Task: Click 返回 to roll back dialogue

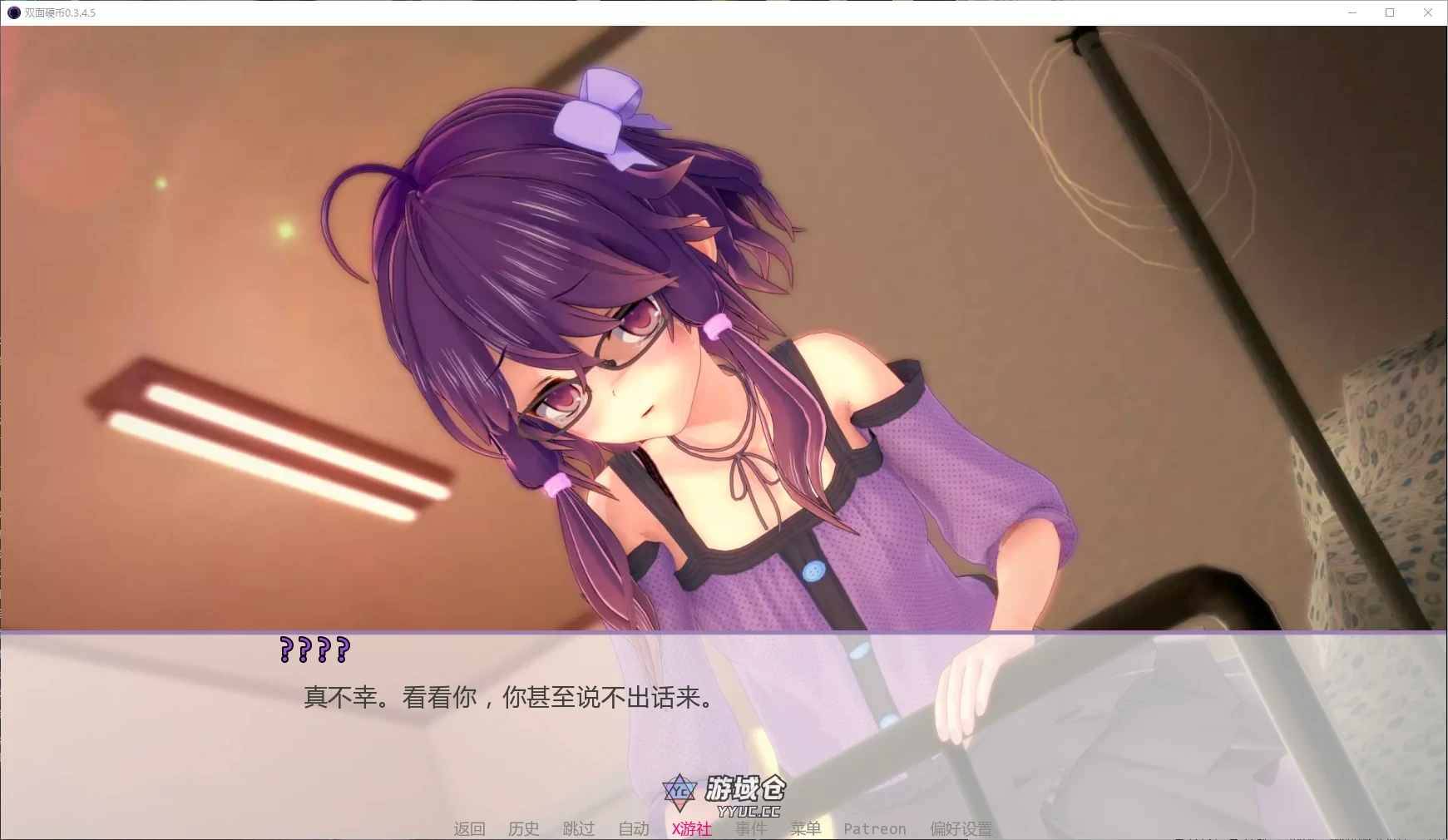Action: 469,828
